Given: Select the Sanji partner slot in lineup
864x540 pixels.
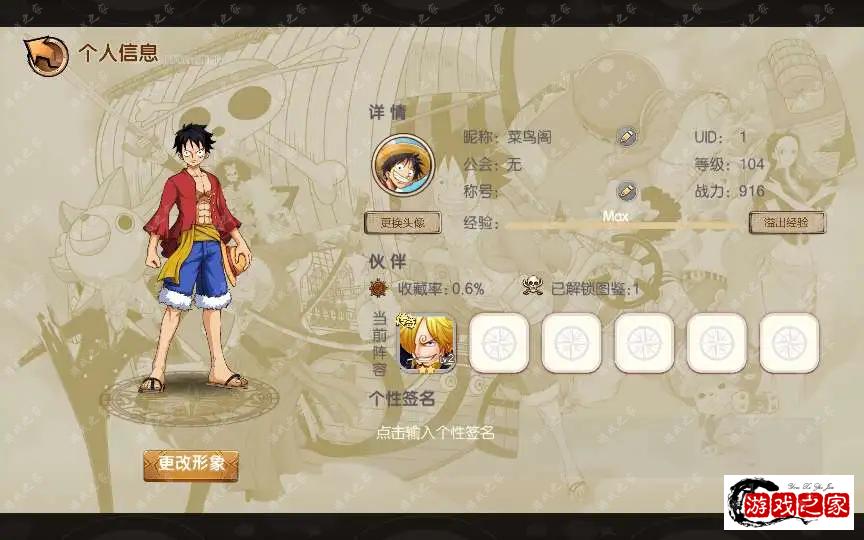Looking at the screenshot, I should [427, 343].
